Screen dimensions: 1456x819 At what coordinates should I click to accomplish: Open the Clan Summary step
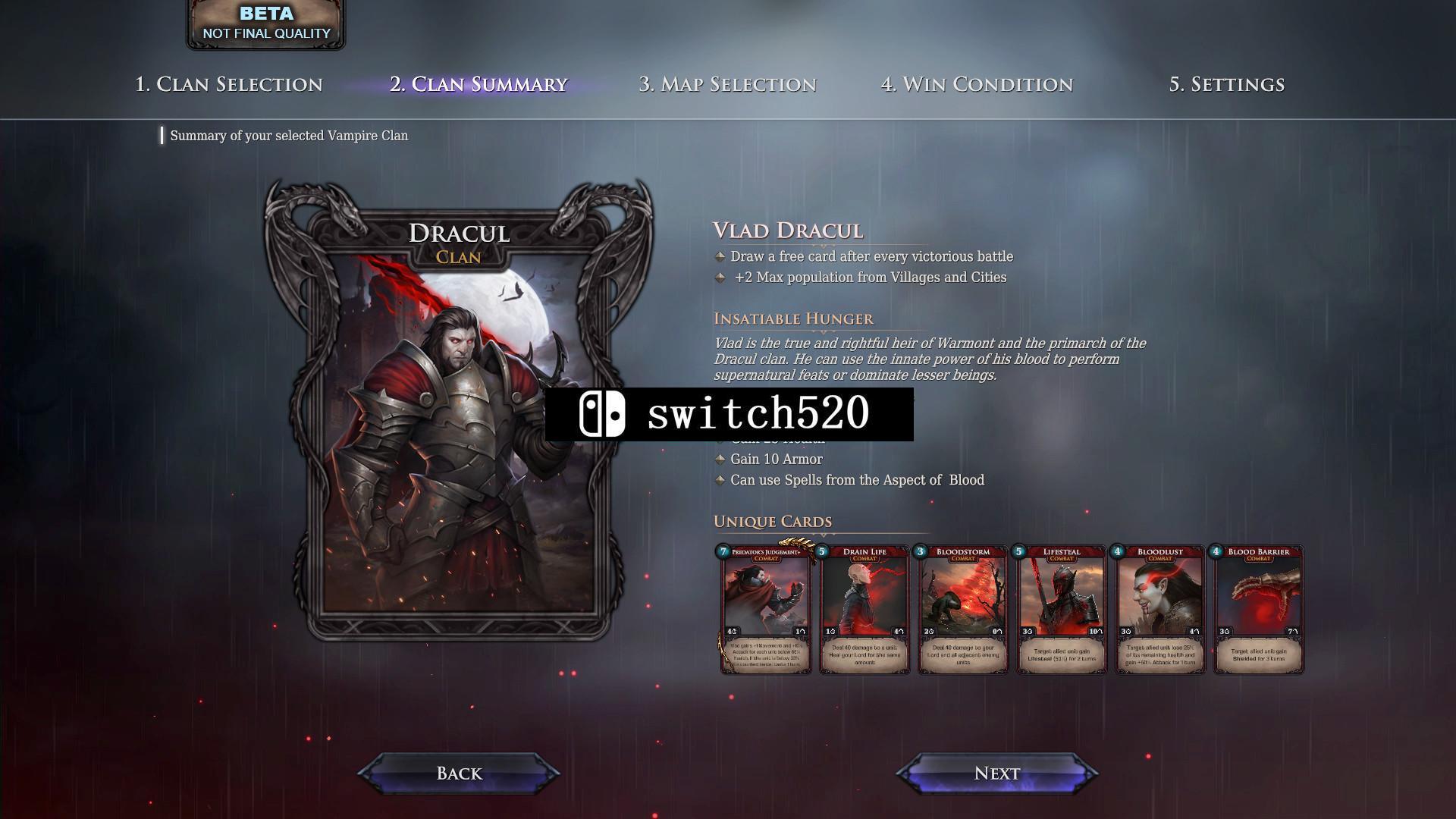[479, 84]
